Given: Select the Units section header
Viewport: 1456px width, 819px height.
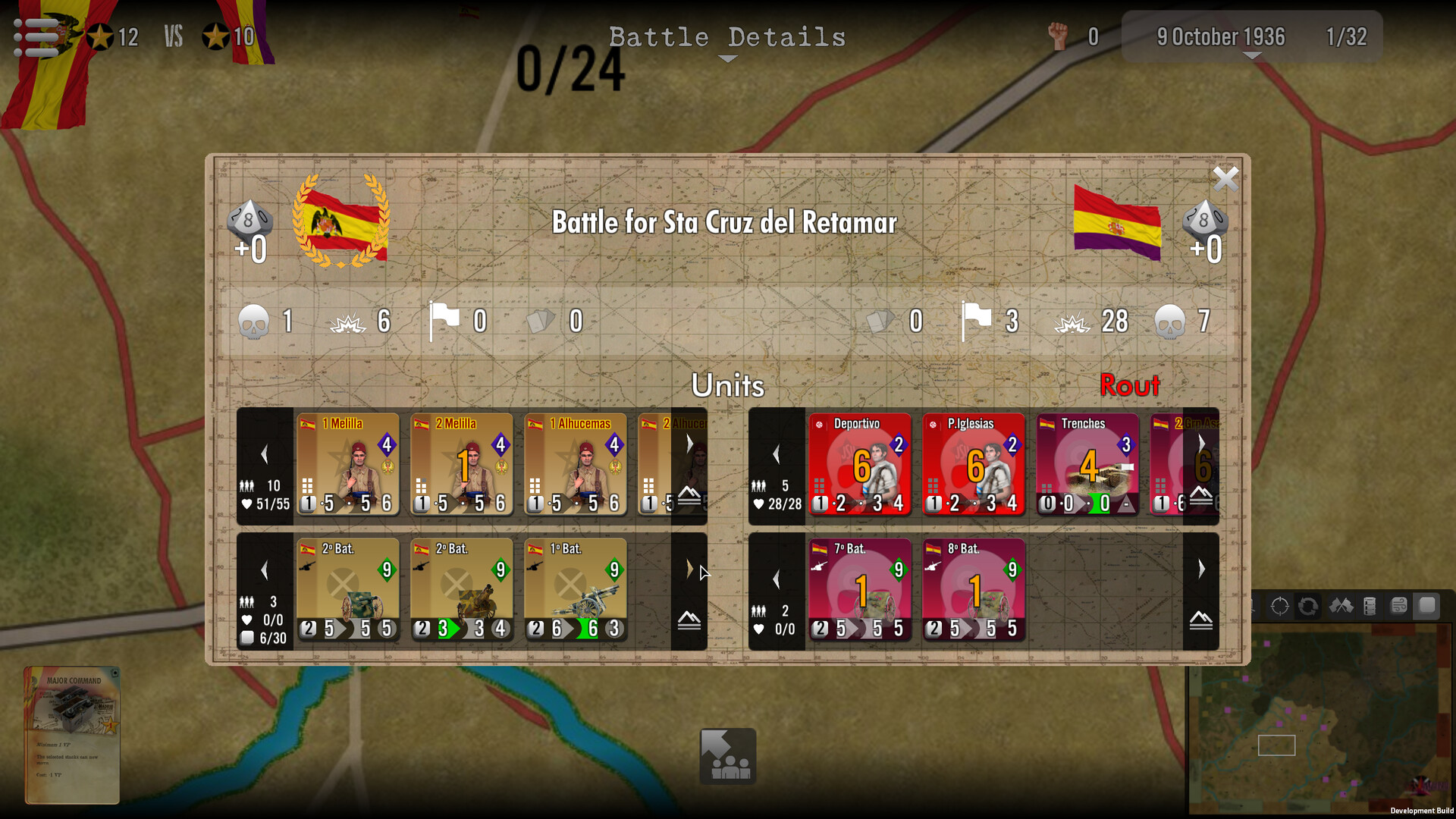Looking at the screenshot, I should pyautogui.click(x=728, y=386).
